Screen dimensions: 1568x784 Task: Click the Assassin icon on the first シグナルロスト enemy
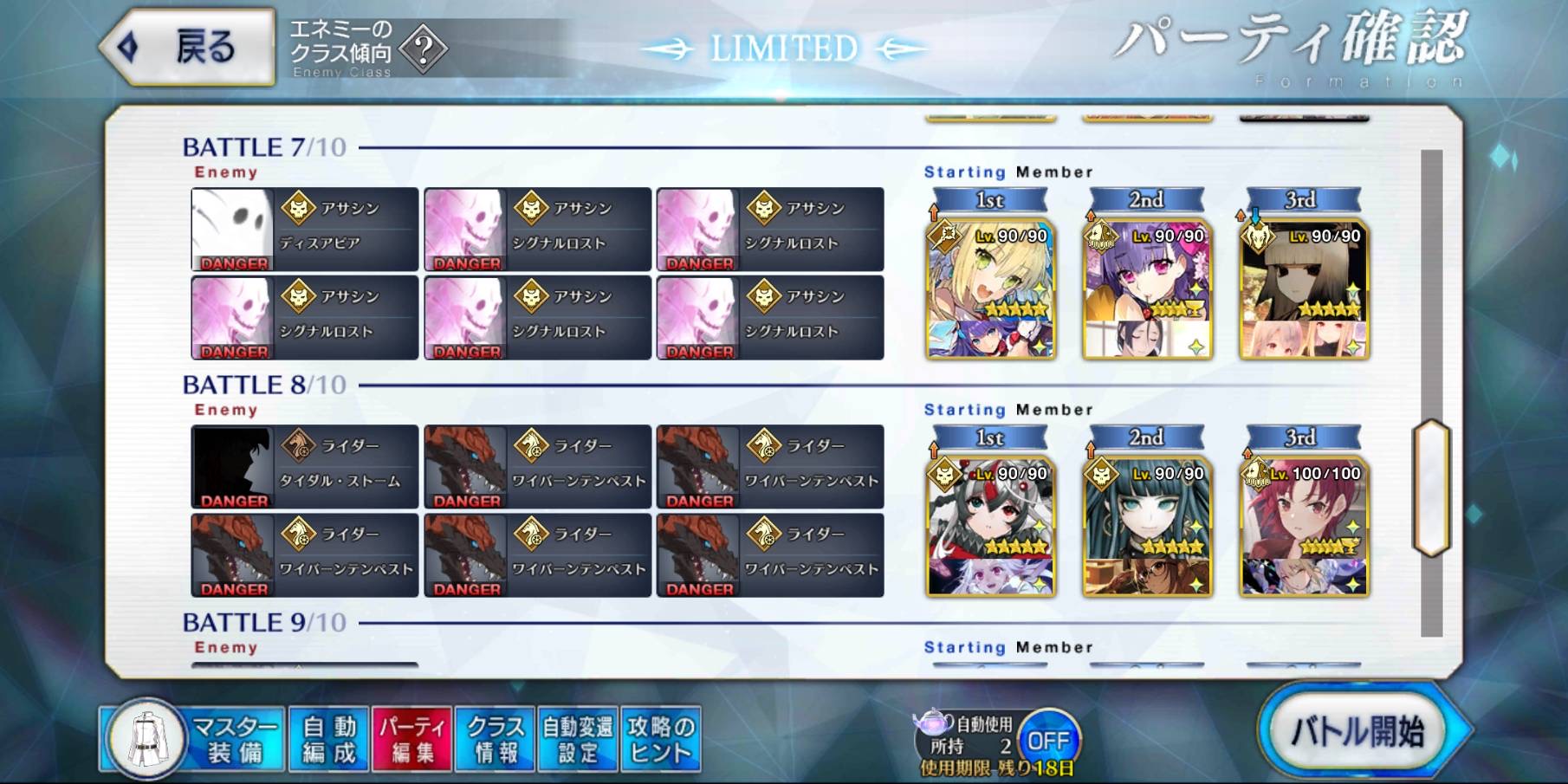tap(532, 206)
